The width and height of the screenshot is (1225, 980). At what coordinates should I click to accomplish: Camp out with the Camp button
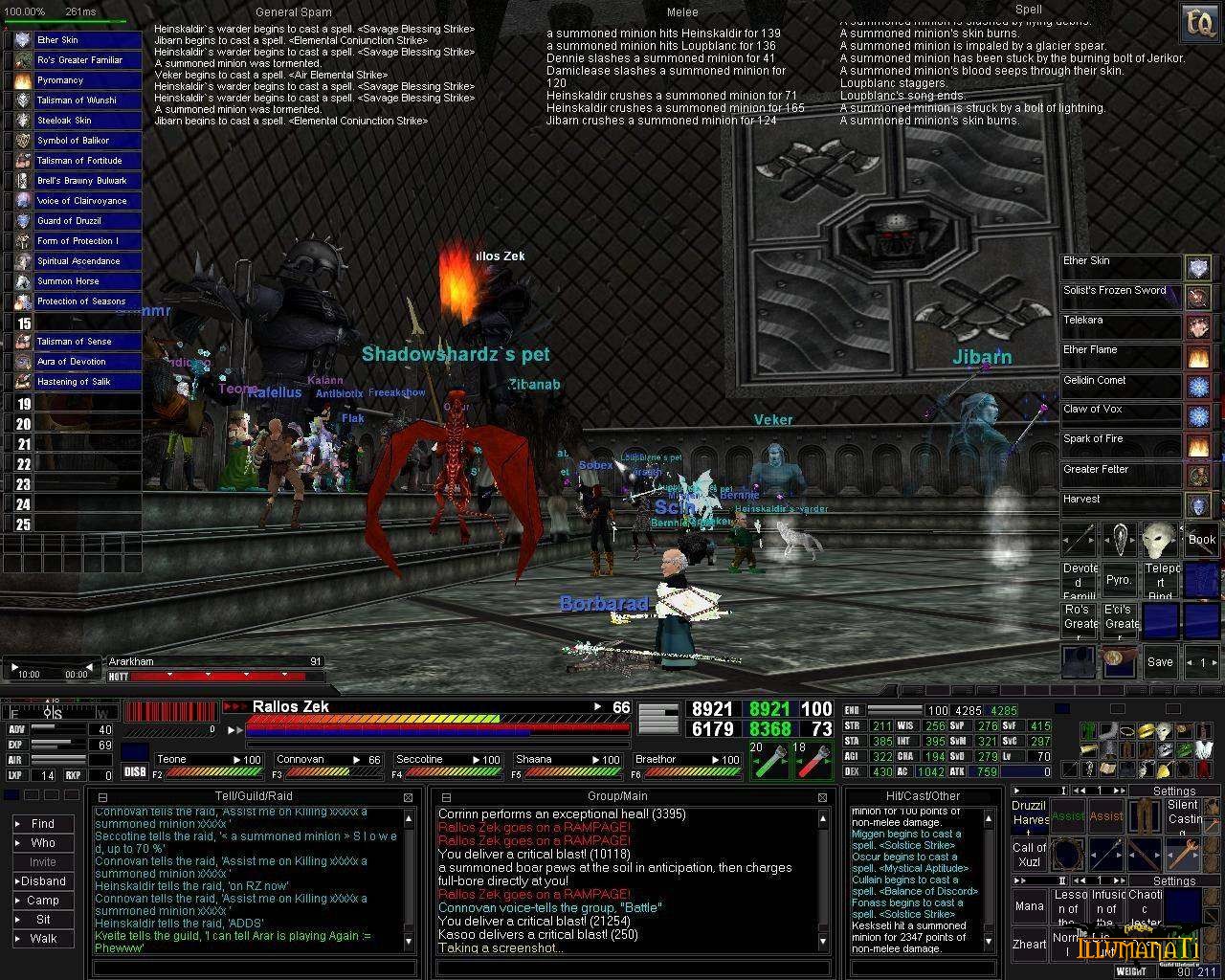point(42,900)
